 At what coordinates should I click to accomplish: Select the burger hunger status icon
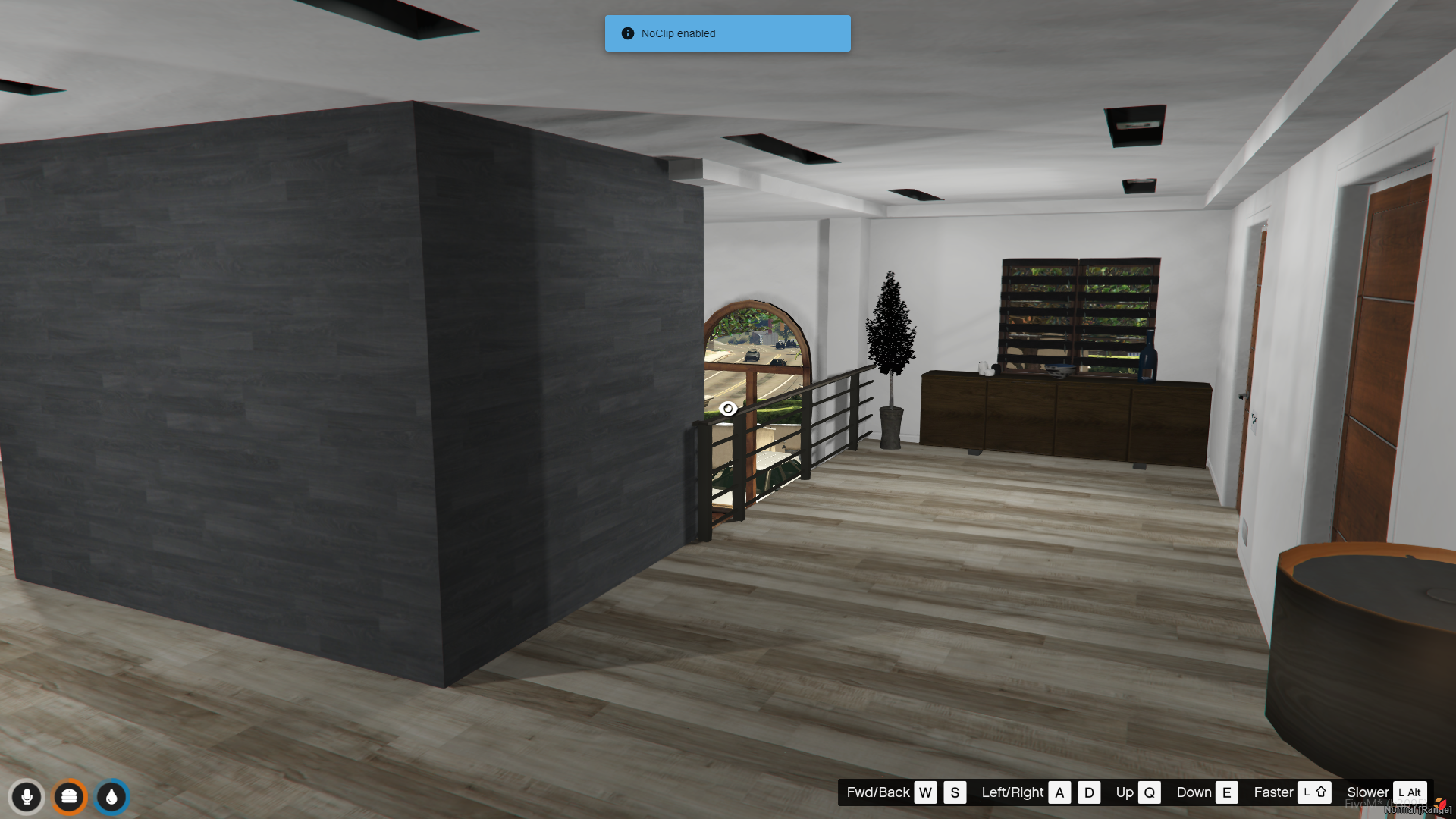[69, 797]
